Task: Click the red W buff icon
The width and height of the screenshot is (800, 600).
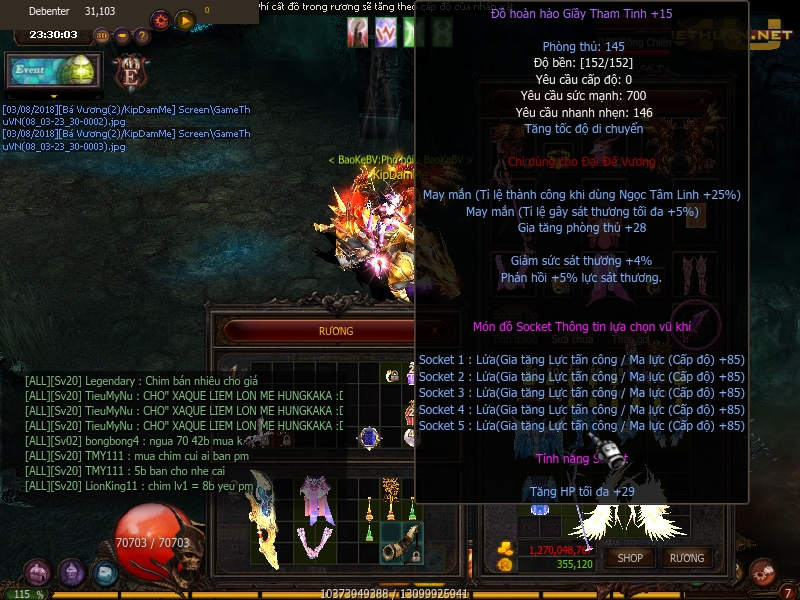Action: [x=386, y=33]
